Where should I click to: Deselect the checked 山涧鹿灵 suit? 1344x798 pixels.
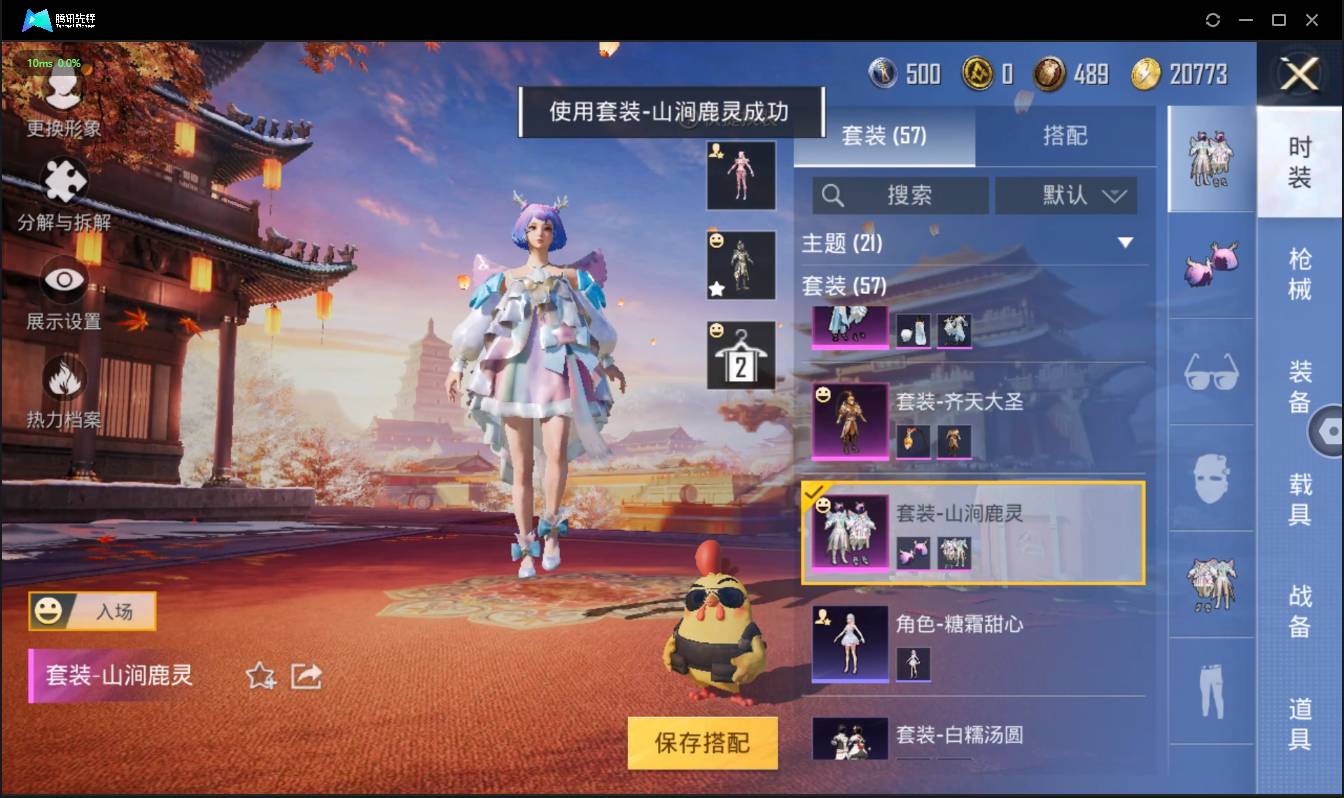(850, 531)
